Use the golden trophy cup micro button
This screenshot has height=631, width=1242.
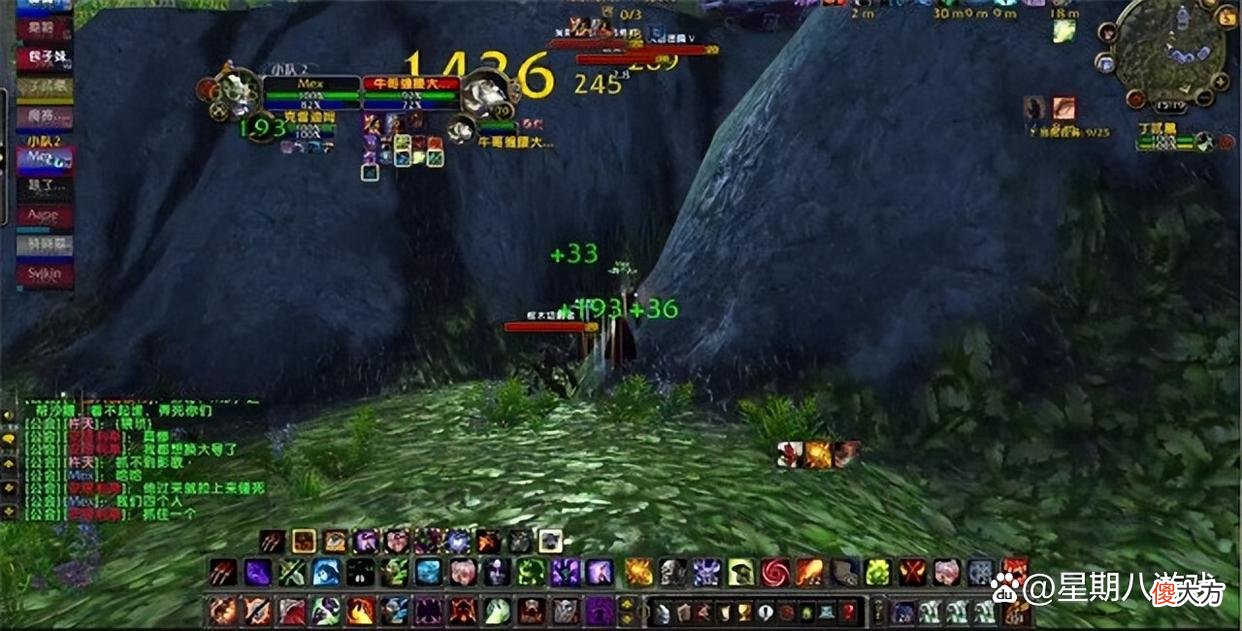[741, 610]
